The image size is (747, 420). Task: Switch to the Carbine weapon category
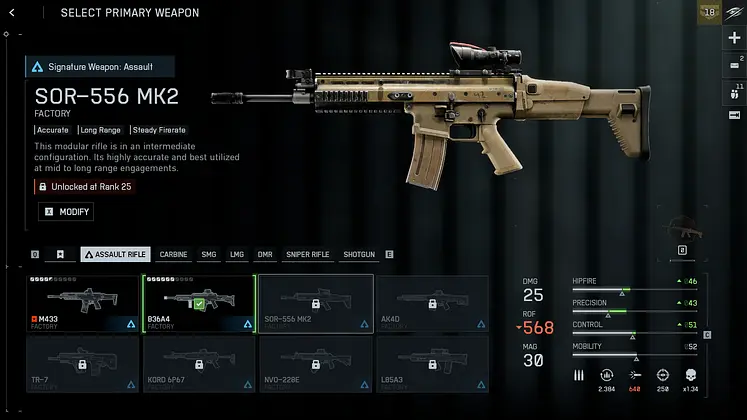point(173,255)
